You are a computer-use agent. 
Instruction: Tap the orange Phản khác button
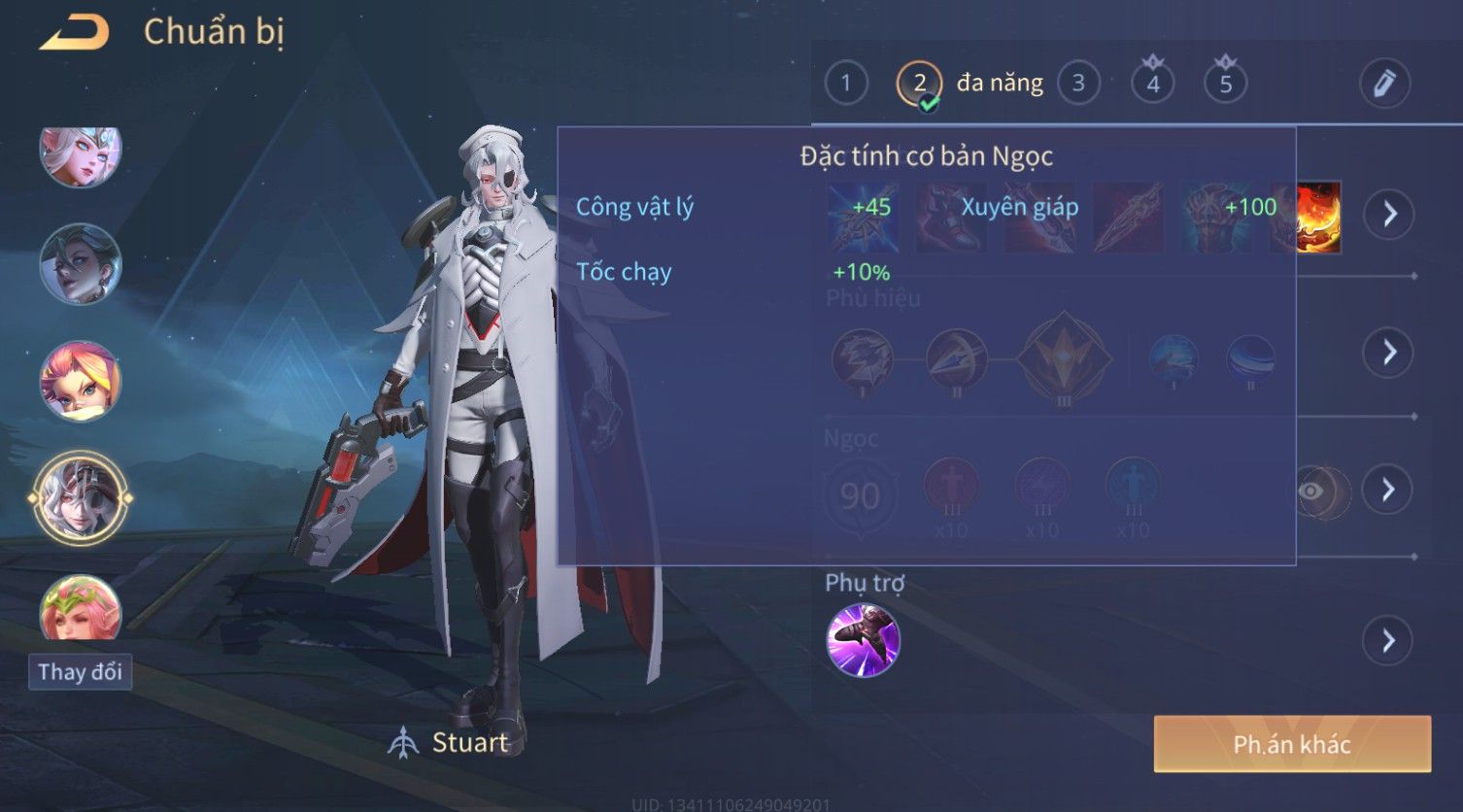pyautogui.click(x=1292, y=744)
